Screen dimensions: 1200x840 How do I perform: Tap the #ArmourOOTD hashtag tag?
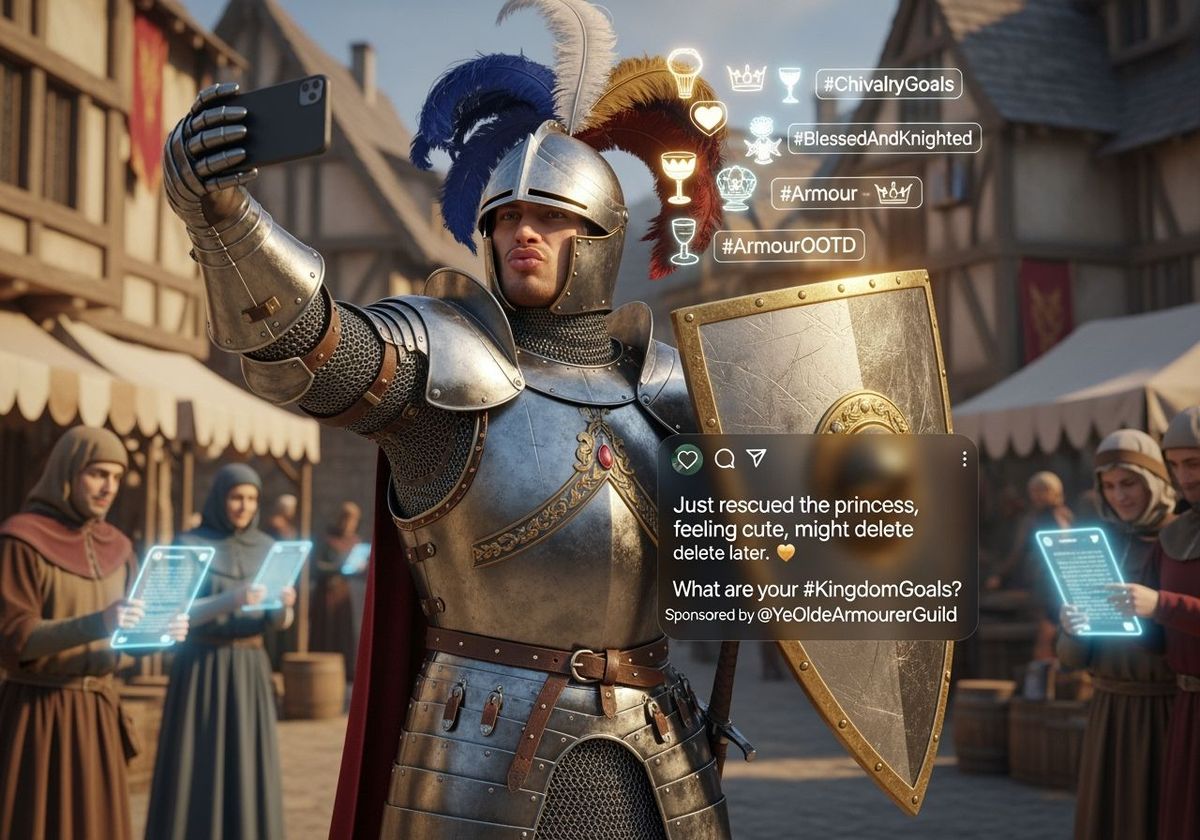coord(789,245)
